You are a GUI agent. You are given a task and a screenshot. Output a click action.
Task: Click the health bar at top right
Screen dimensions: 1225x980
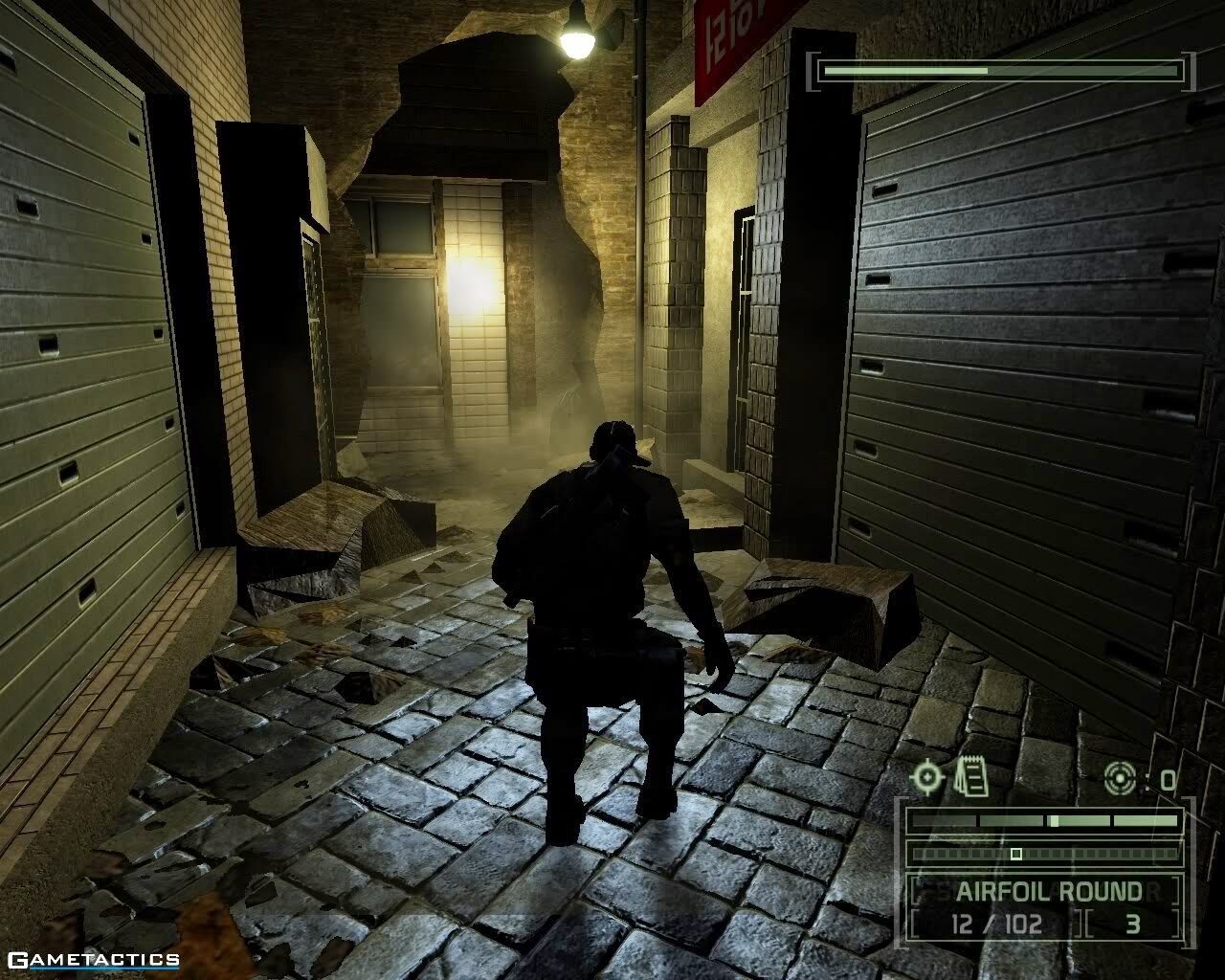(1000, 69)
